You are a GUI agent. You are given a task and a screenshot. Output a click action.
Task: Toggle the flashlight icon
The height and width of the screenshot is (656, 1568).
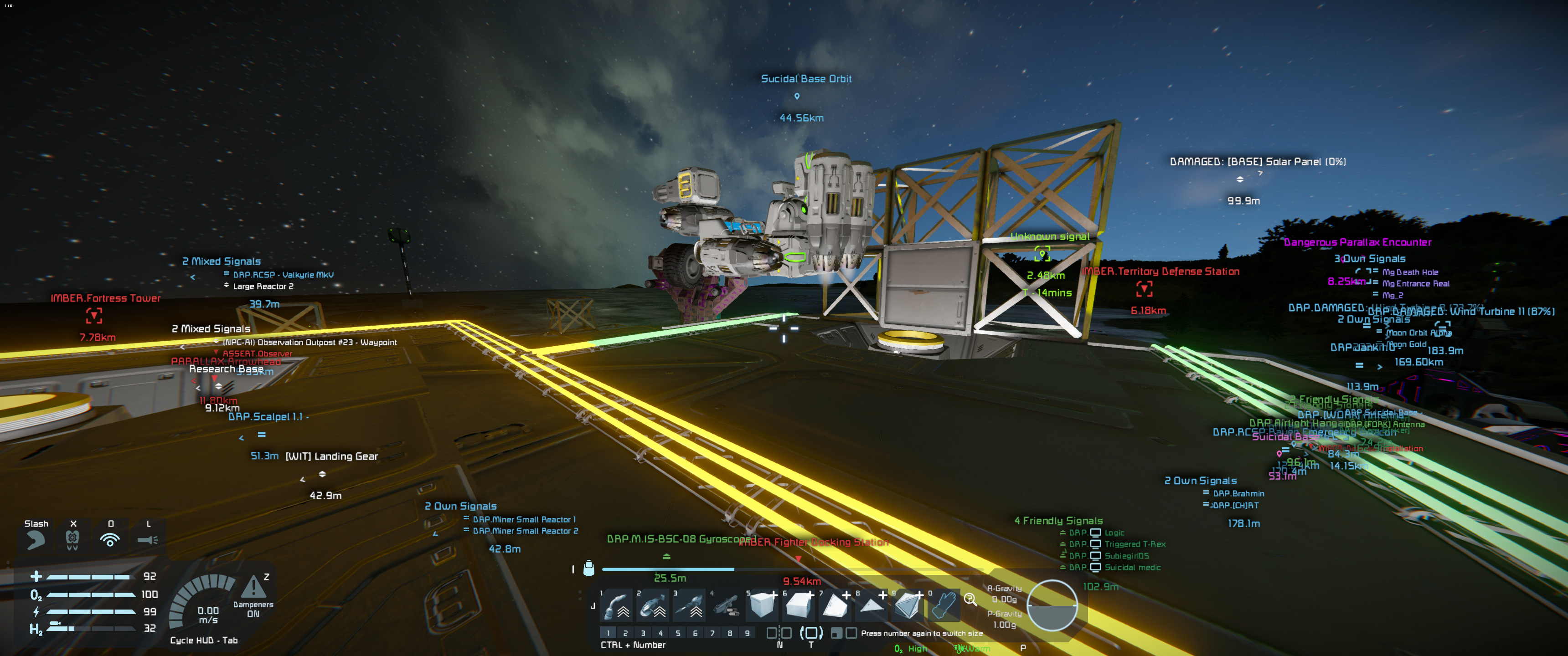(147, 539)
